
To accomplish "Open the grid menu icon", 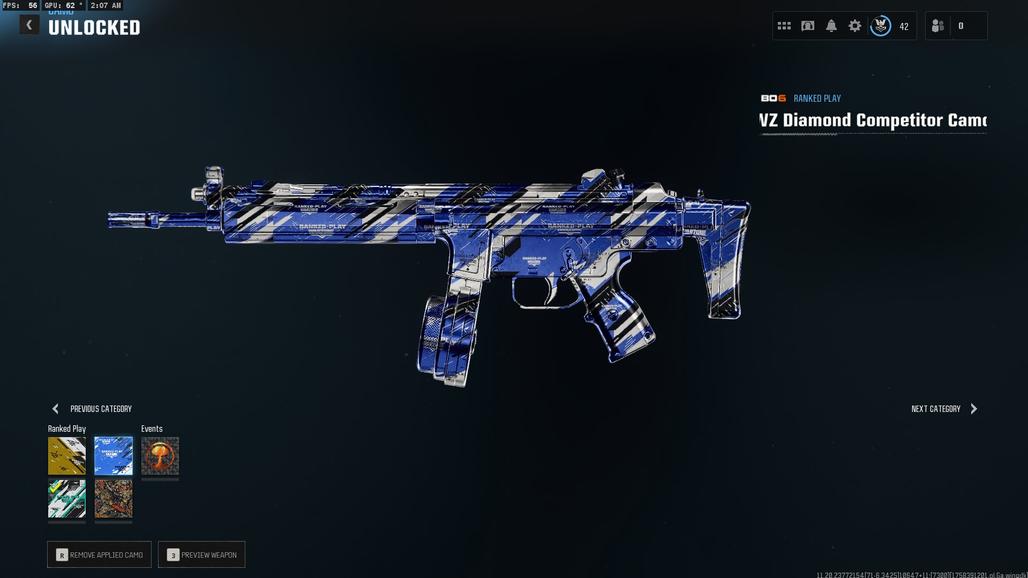I will pyautogui.click(x=784, y=26).
